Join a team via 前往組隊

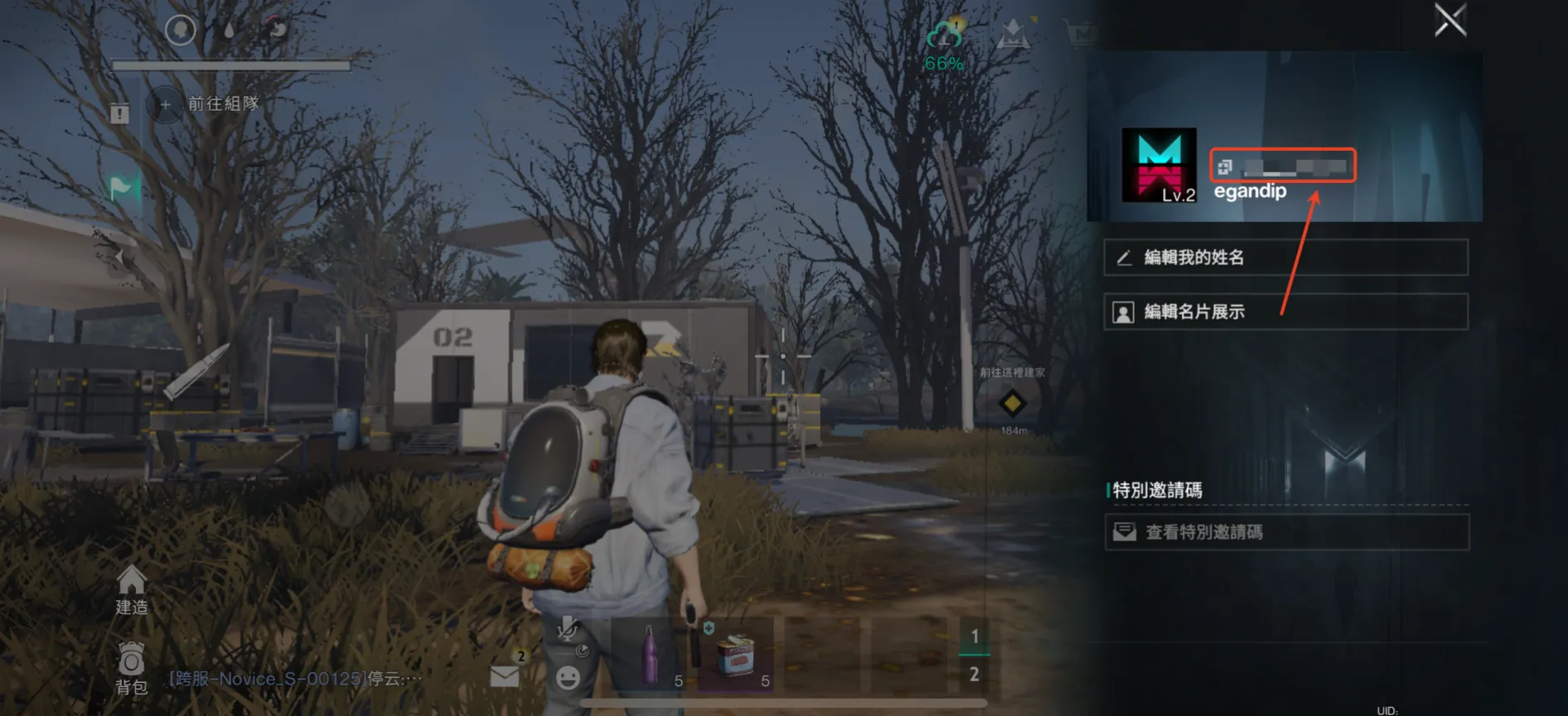click(206, 104)
